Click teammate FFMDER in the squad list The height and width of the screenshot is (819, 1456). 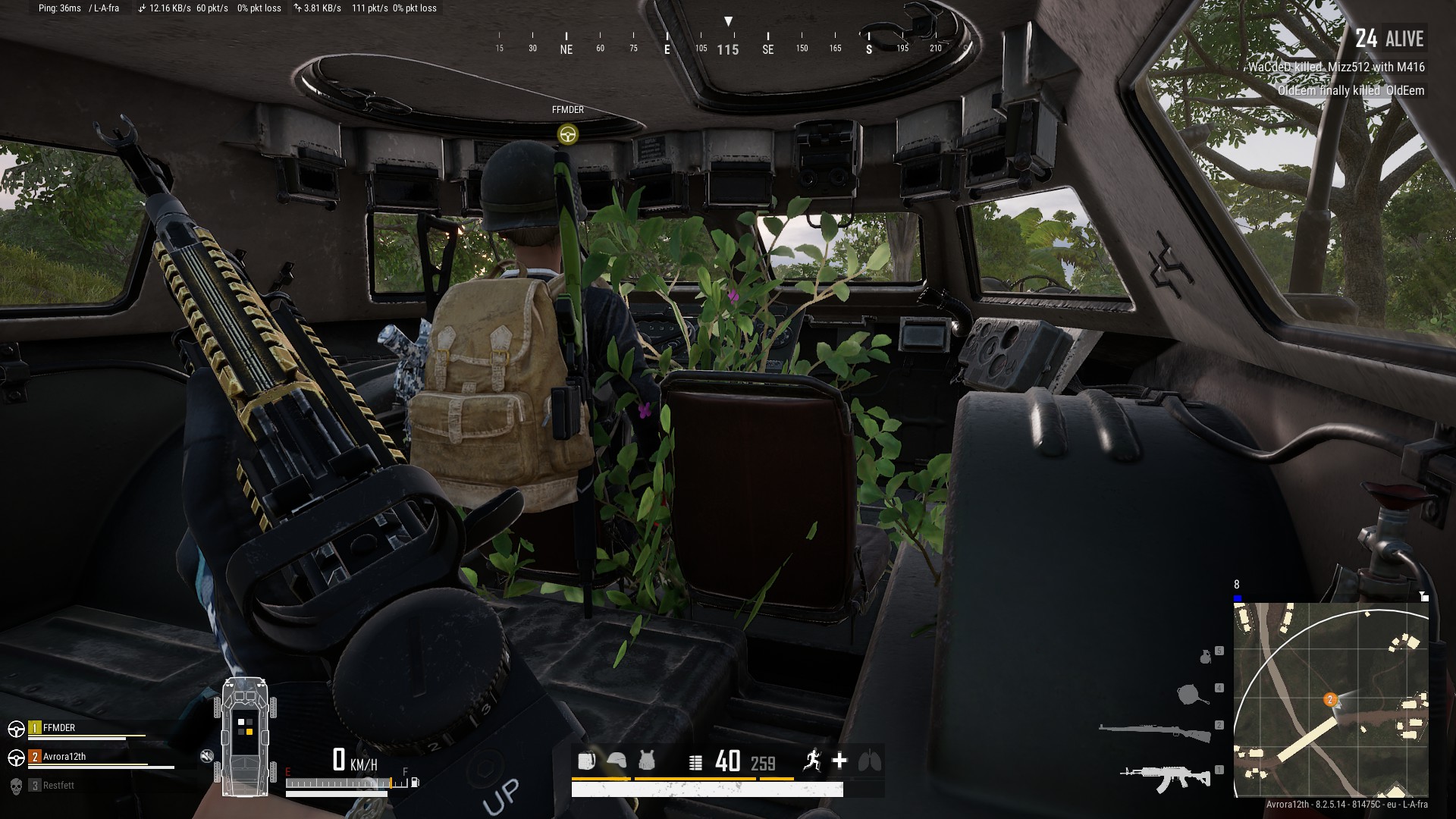pos(59,728)
